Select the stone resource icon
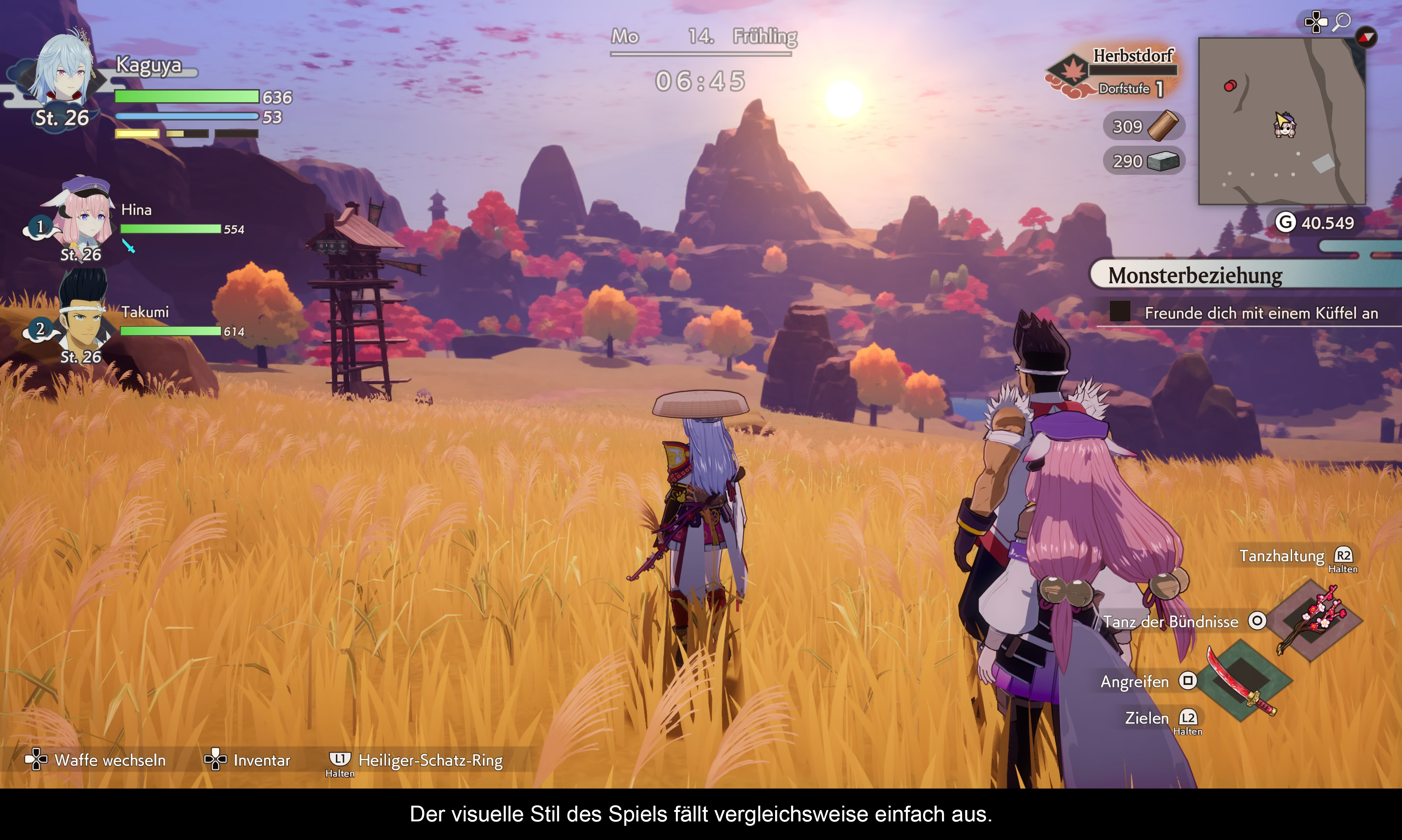The image size is (1402, 840). pyautogui.click(x=1163, y=161)
